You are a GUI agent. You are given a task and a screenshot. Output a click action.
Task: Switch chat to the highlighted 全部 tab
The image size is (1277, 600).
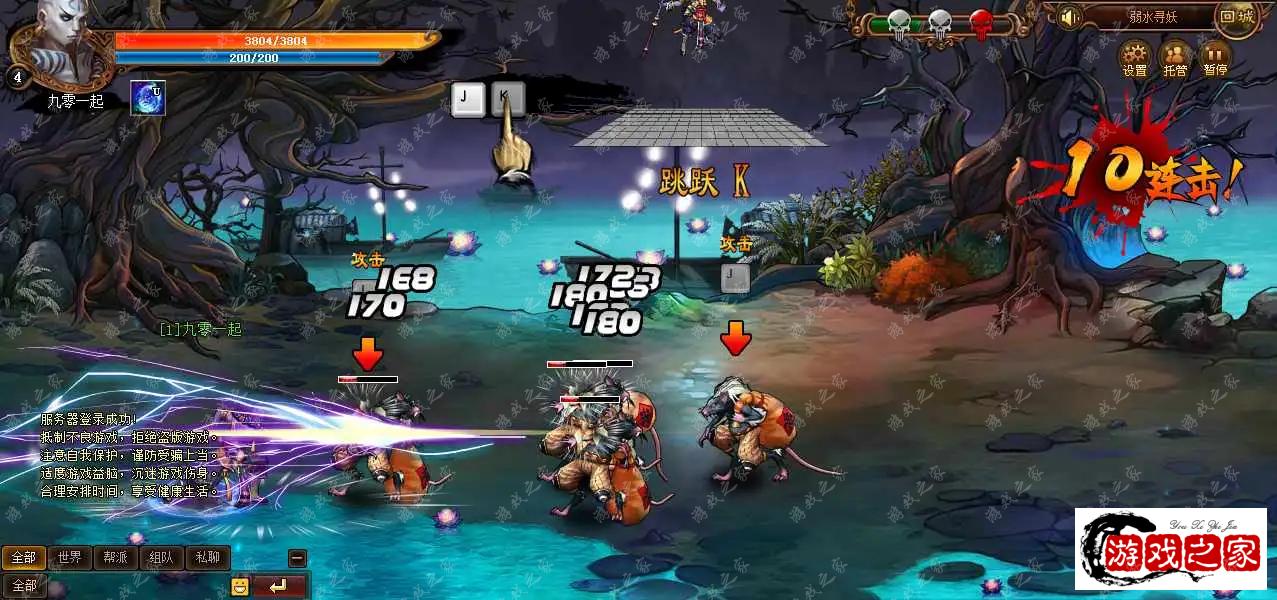(24, 557)
